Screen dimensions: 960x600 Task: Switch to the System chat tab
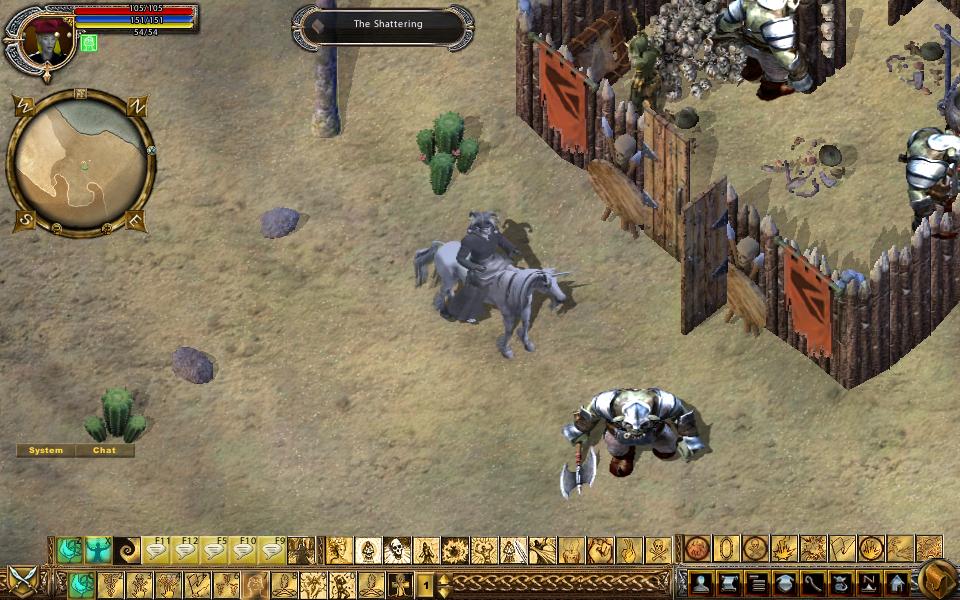pos(46,451)
